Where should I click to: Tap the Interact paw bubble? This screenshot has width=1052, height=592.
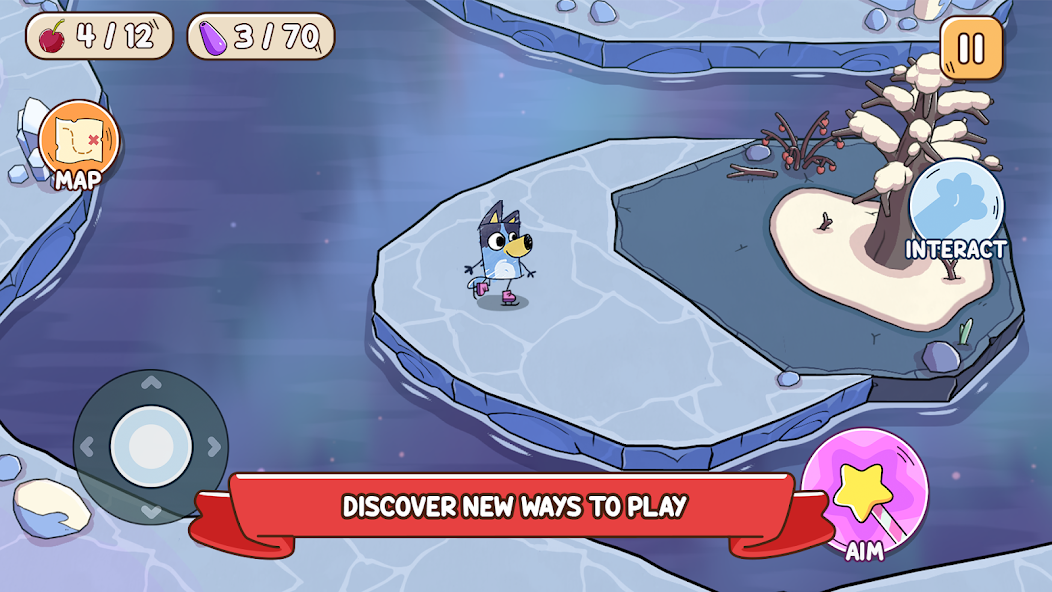pos(956,203)
